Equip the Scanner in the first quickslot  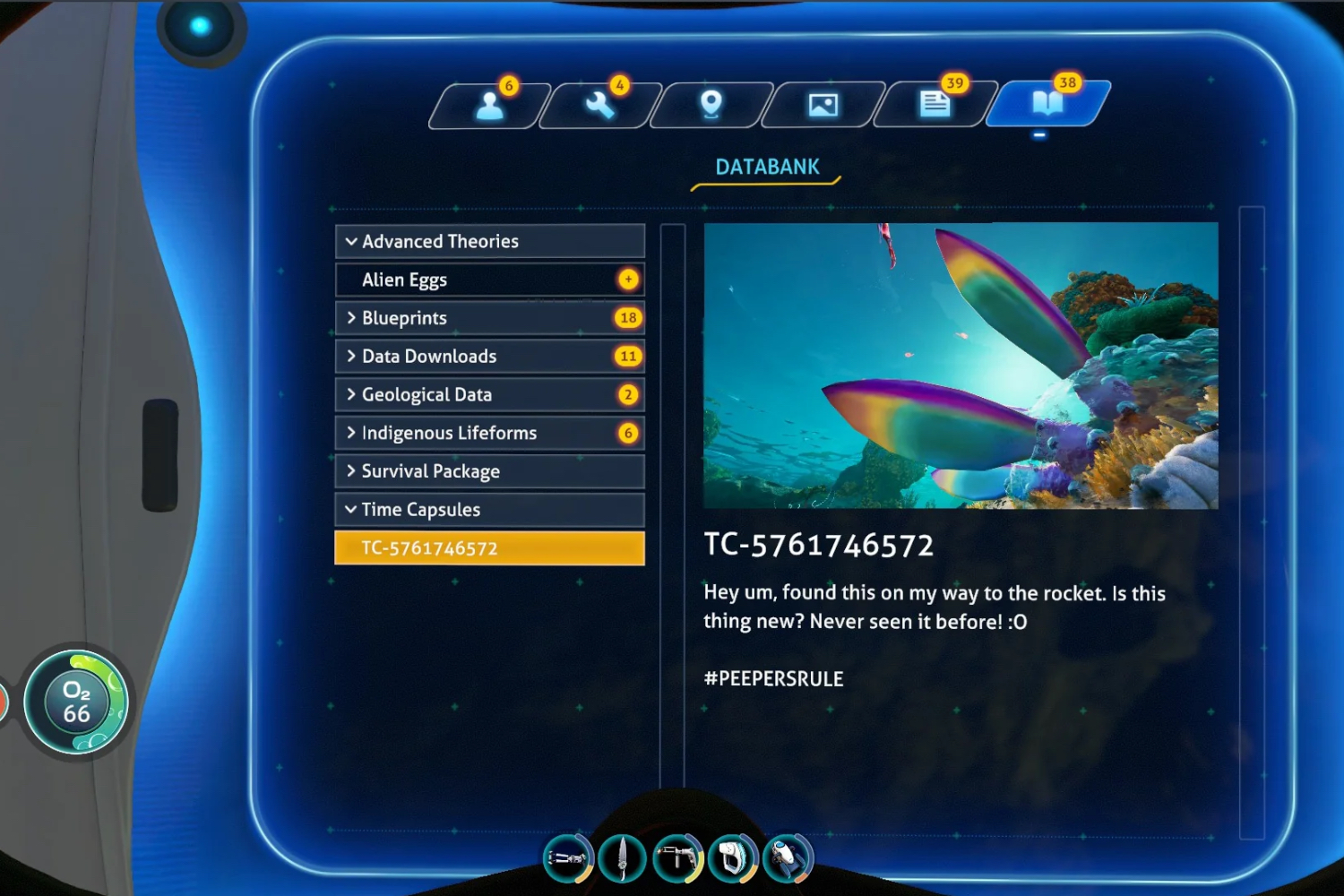(568, 857)
